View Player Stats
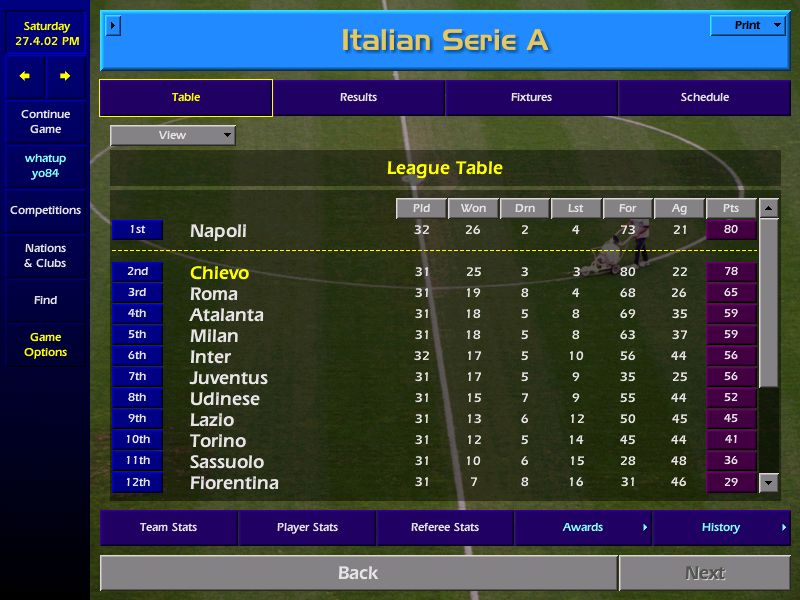The width and height of the screenshot is (800, 600). [x=307, y=528]
